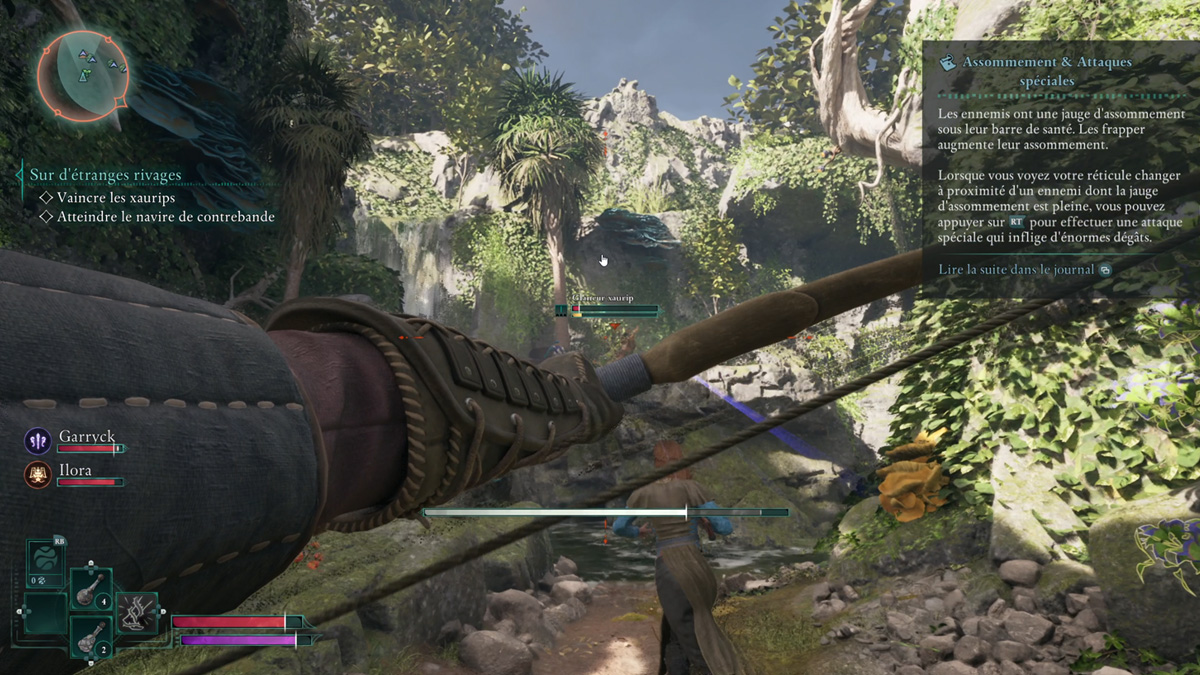Open the circular minimap
The width and height of the screenshot is (1200, 675).
pyautogui.click(x=82, y=74)
